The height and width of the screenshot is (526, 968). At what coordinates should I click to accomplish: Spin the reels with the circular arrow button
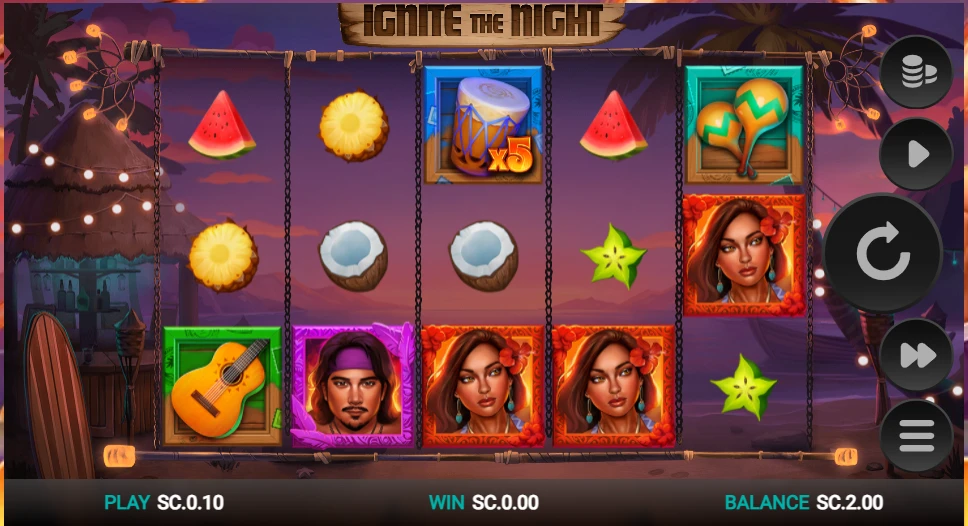pyautogui.click(x=882, y=254)
